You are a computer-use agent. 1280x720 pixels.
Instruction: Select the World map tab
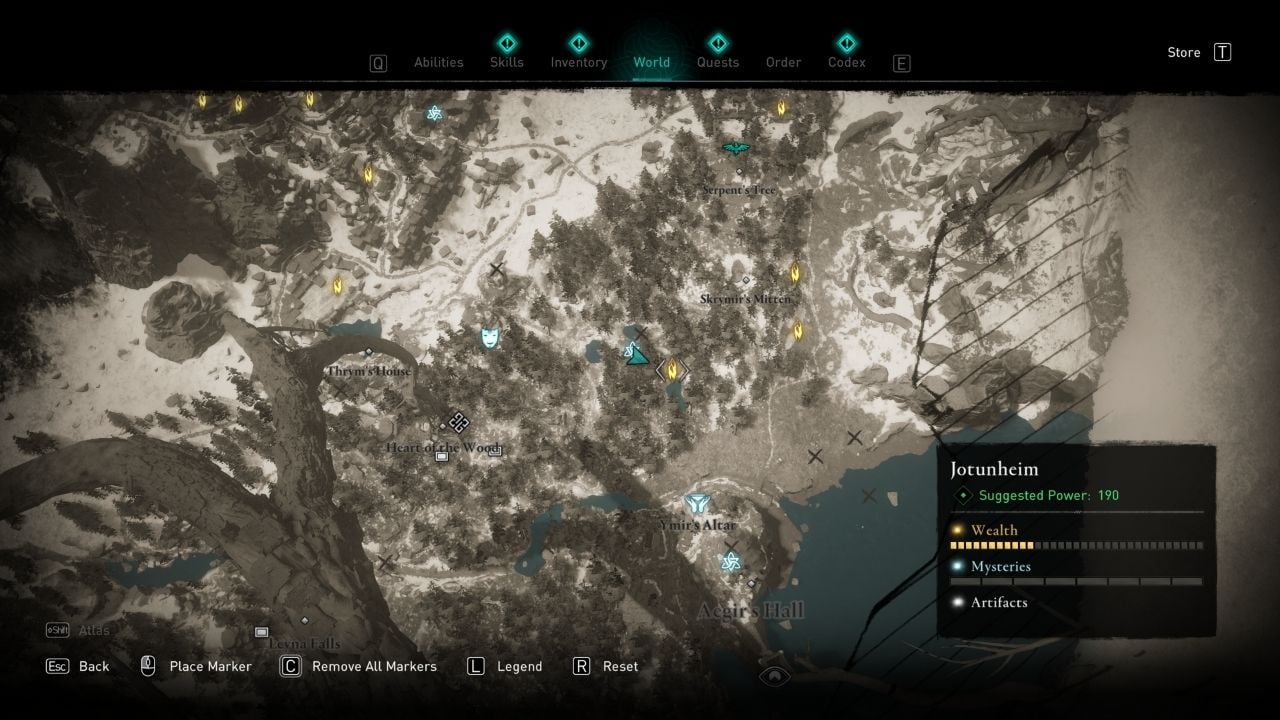point(651,62)
